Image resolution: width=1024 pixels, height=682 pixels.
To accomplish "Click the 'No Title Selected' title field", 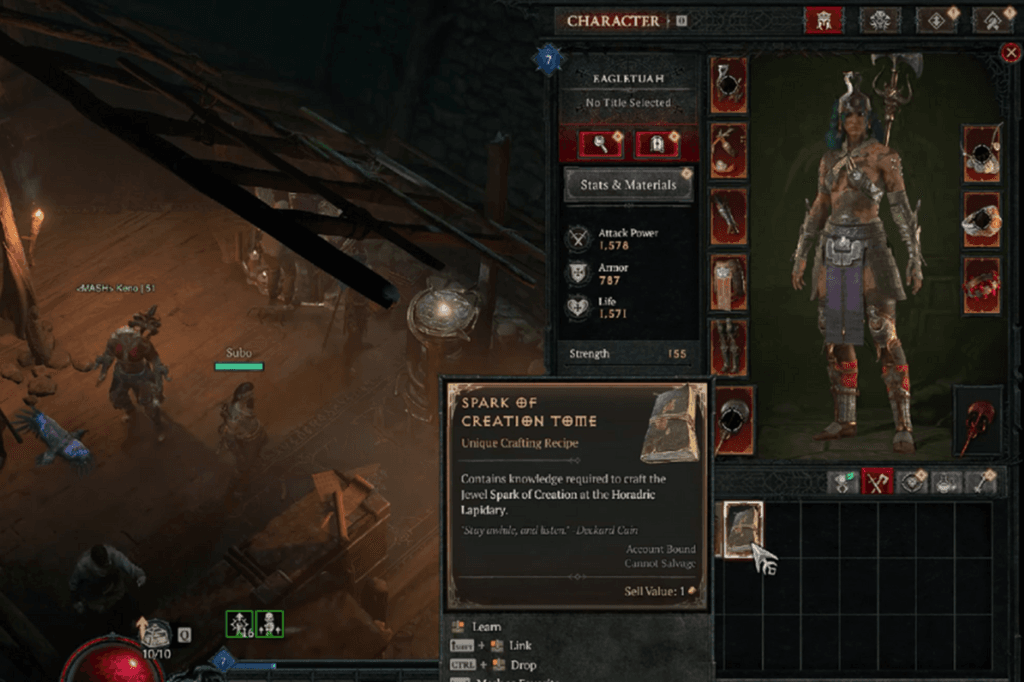I will click(628, 103).
